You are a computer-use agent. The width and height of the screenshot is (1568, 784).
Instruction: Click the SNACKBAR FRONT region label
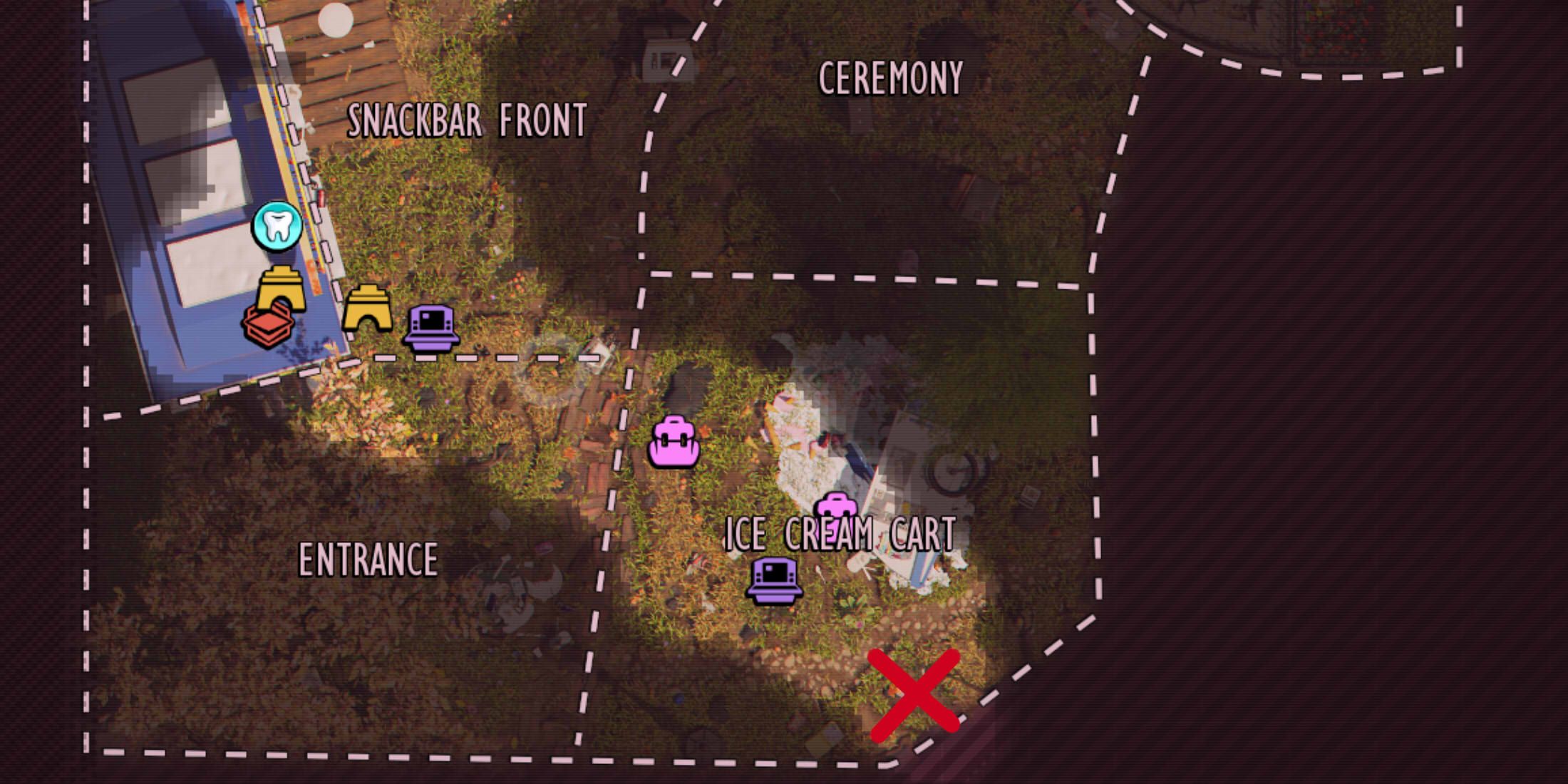pos(468,118)
